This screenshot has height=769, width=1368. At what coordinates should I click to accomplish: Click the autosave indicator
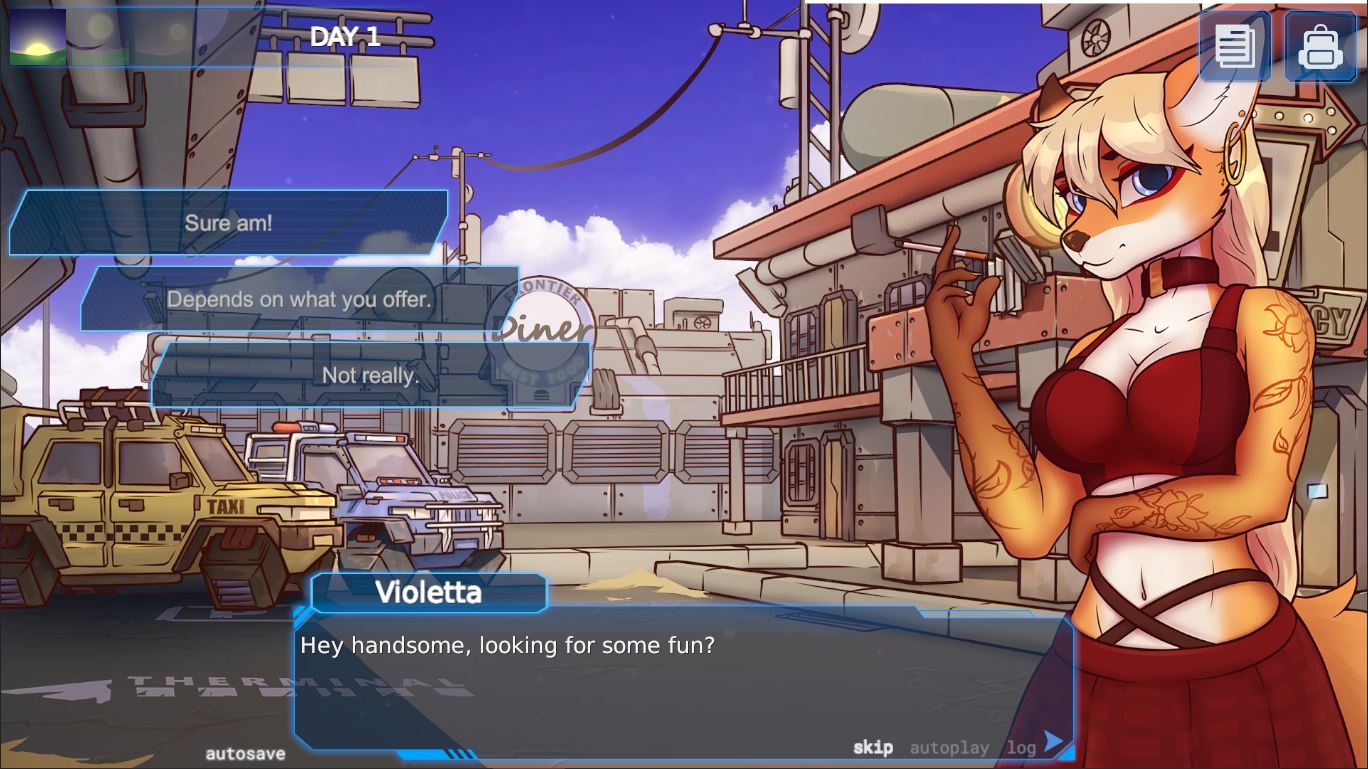pyautogui.click(x=245, y=754)
